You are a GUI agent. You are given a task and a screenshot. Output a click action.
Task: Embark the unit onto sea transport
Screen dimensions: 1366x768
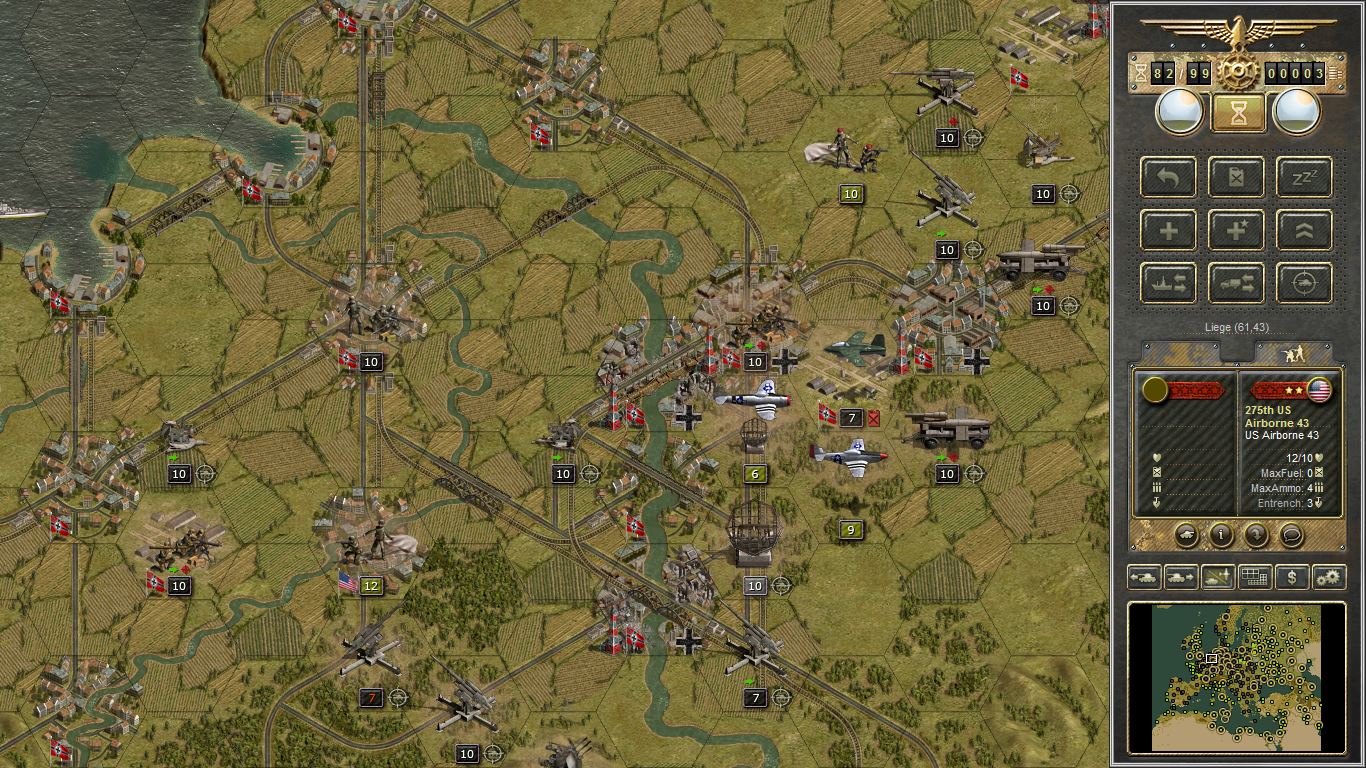[x=1168, y=283]
